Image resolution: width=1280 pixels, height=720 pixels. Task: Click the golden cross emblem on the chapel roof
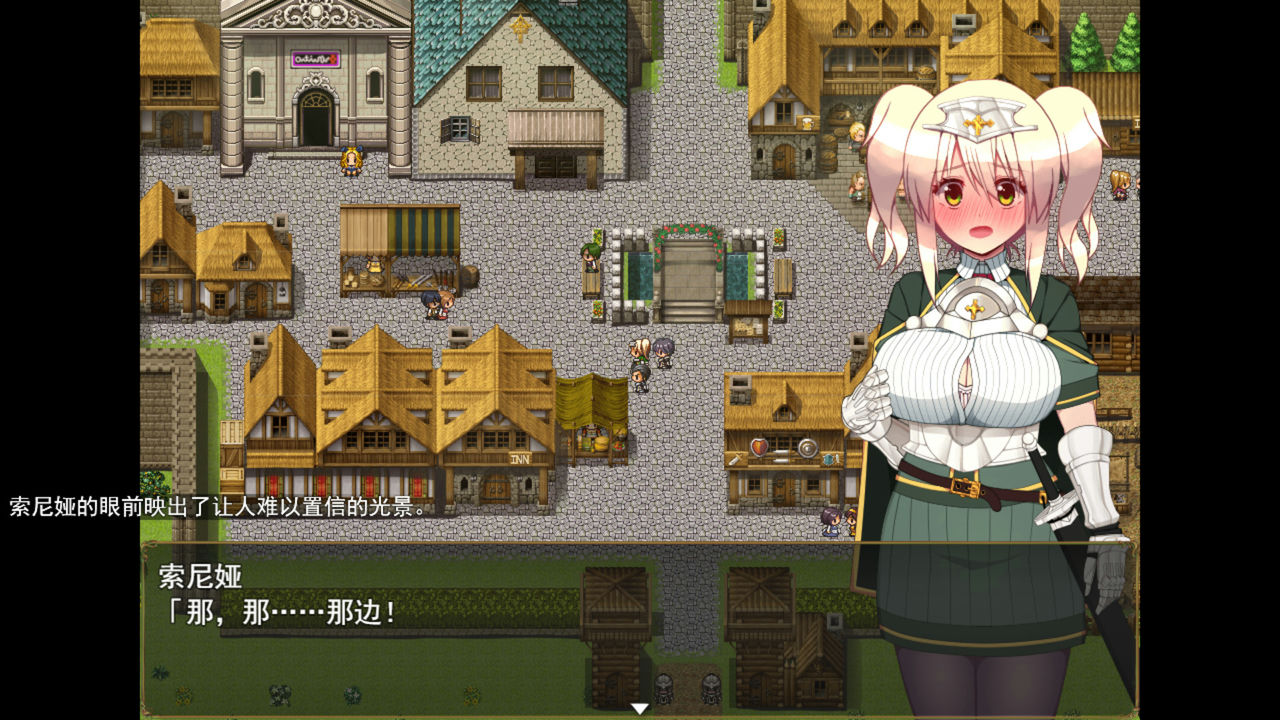coord(521,26)
